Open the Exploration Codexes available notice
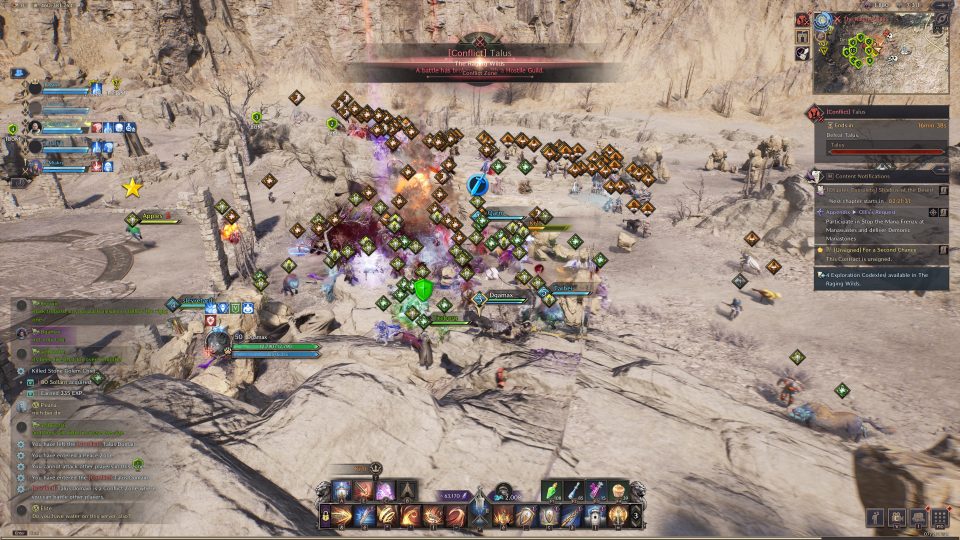Screen dimensions: 960x540 click(878, 278)
